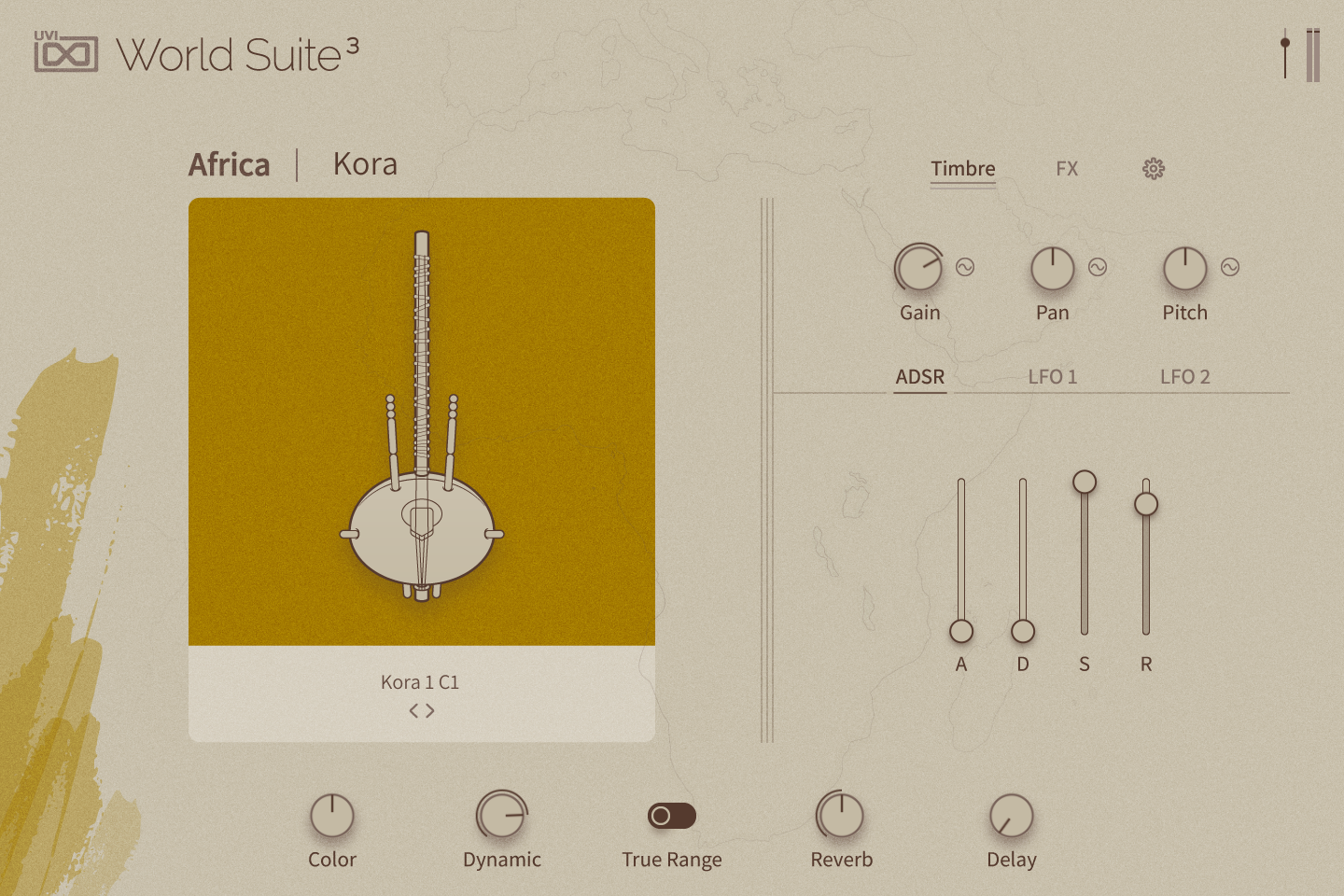The width and height of the screenshot is (1344, 896).
Task: Click the Kora instrument name
Action: click(x=365, y=163)
